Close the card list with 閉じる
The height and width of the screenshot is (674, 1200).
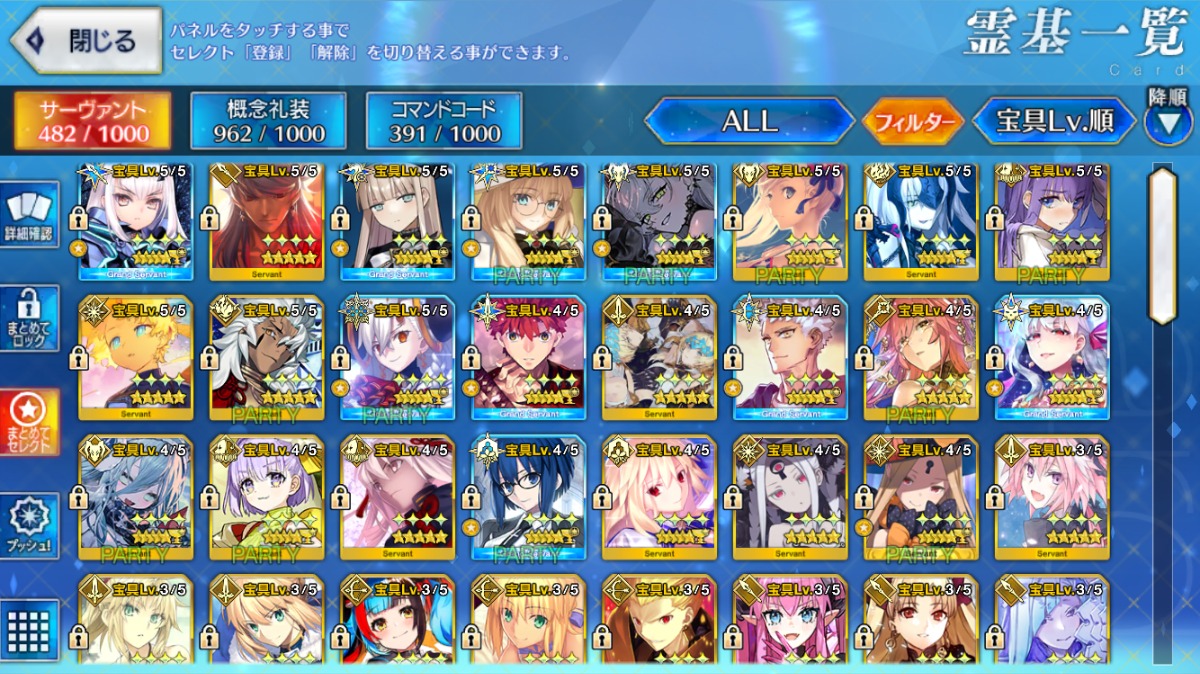point(86,41)
